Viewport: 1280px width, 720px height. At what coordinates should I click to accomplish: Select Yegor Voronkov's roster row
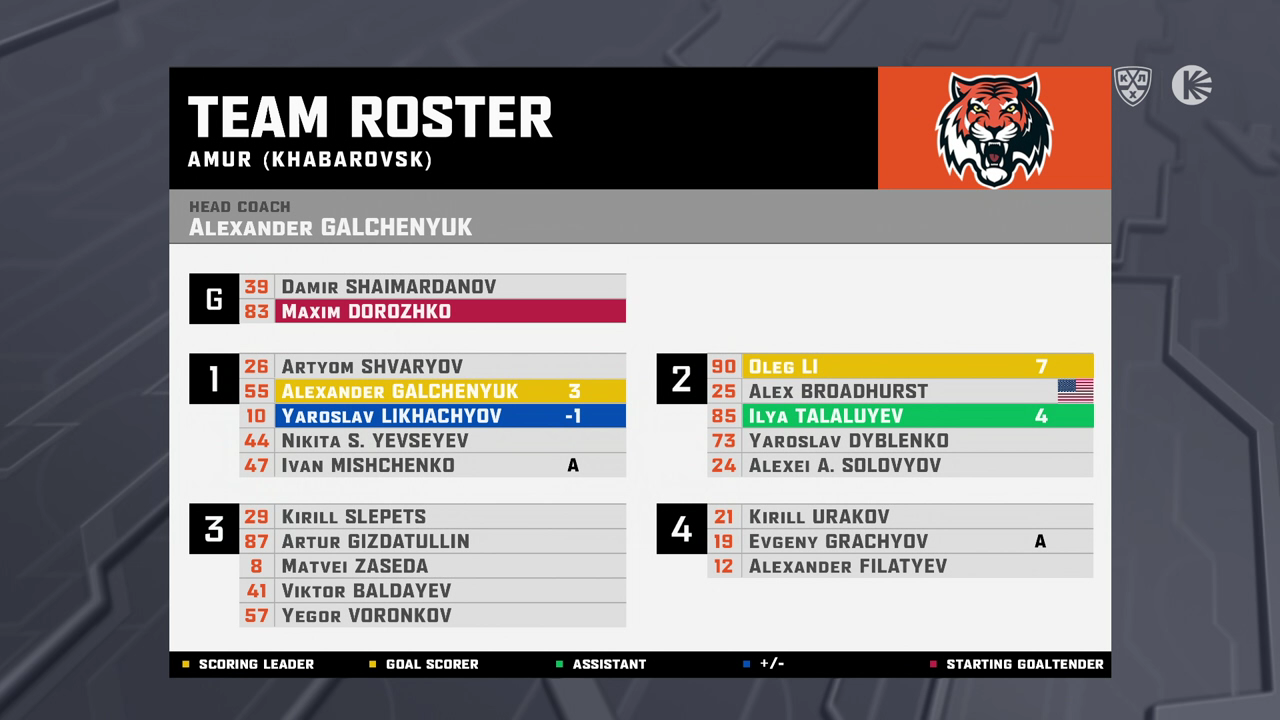pos(432,615)
